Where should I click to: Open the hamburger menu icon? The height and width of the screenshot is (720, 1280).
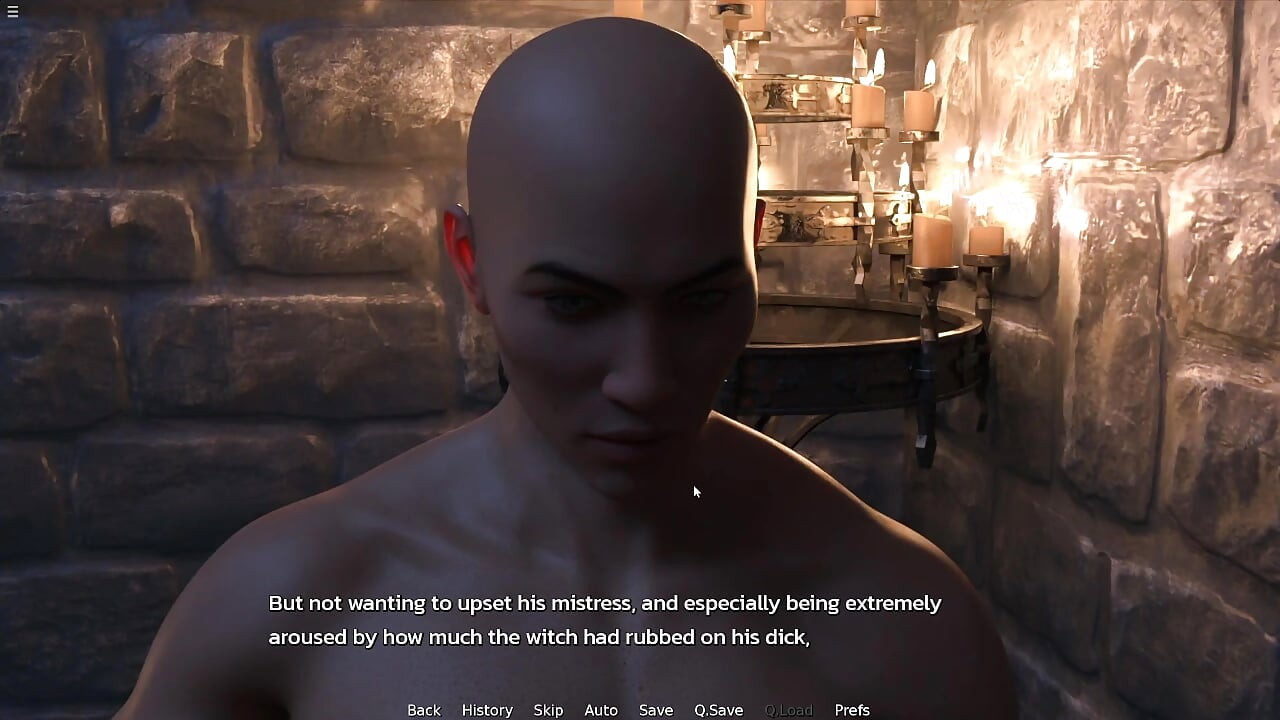coord(12,11)
